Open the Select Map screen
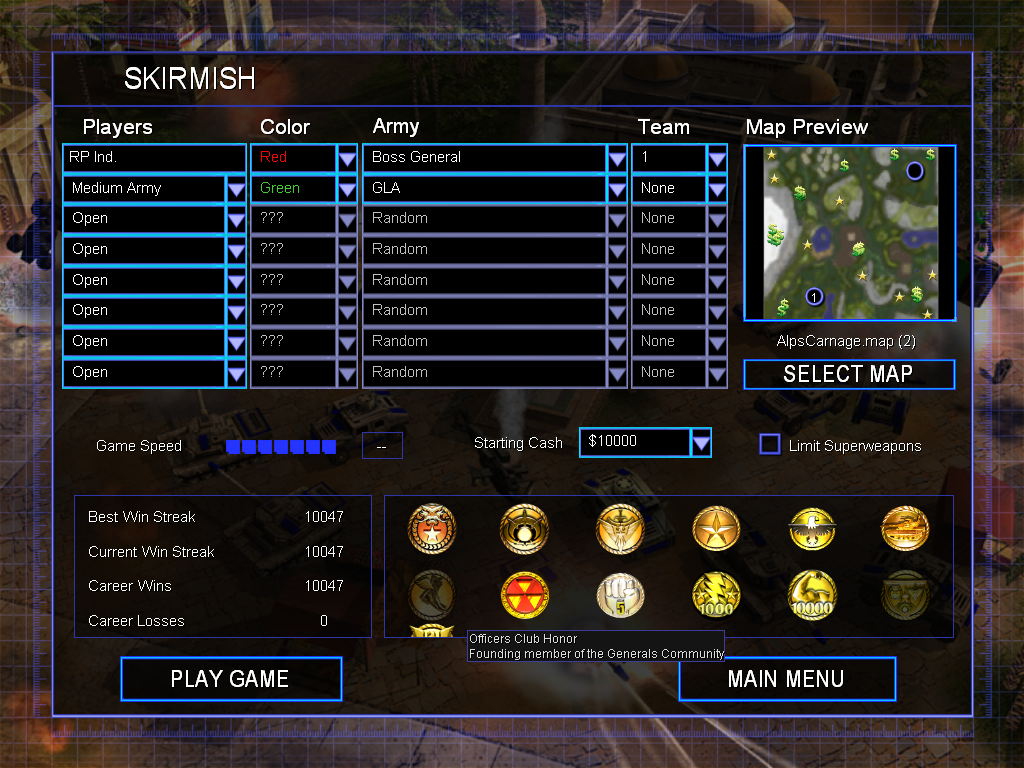The width and height of the screenshot is (1024, 768). click(848, 374)
